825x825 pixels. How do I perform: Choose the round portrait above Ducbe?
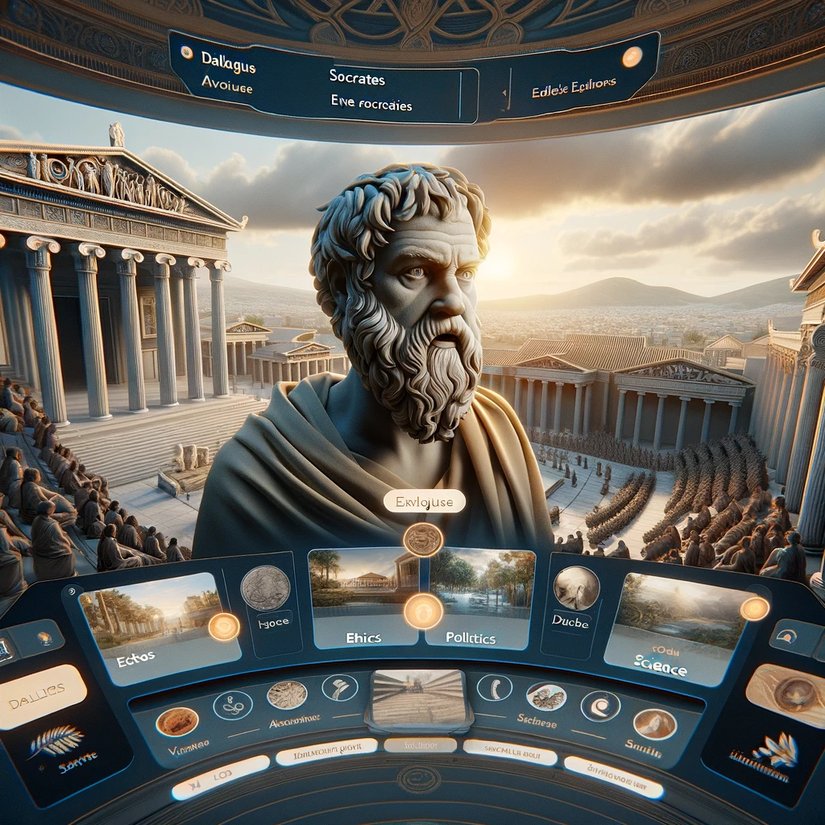pos(577,588)
